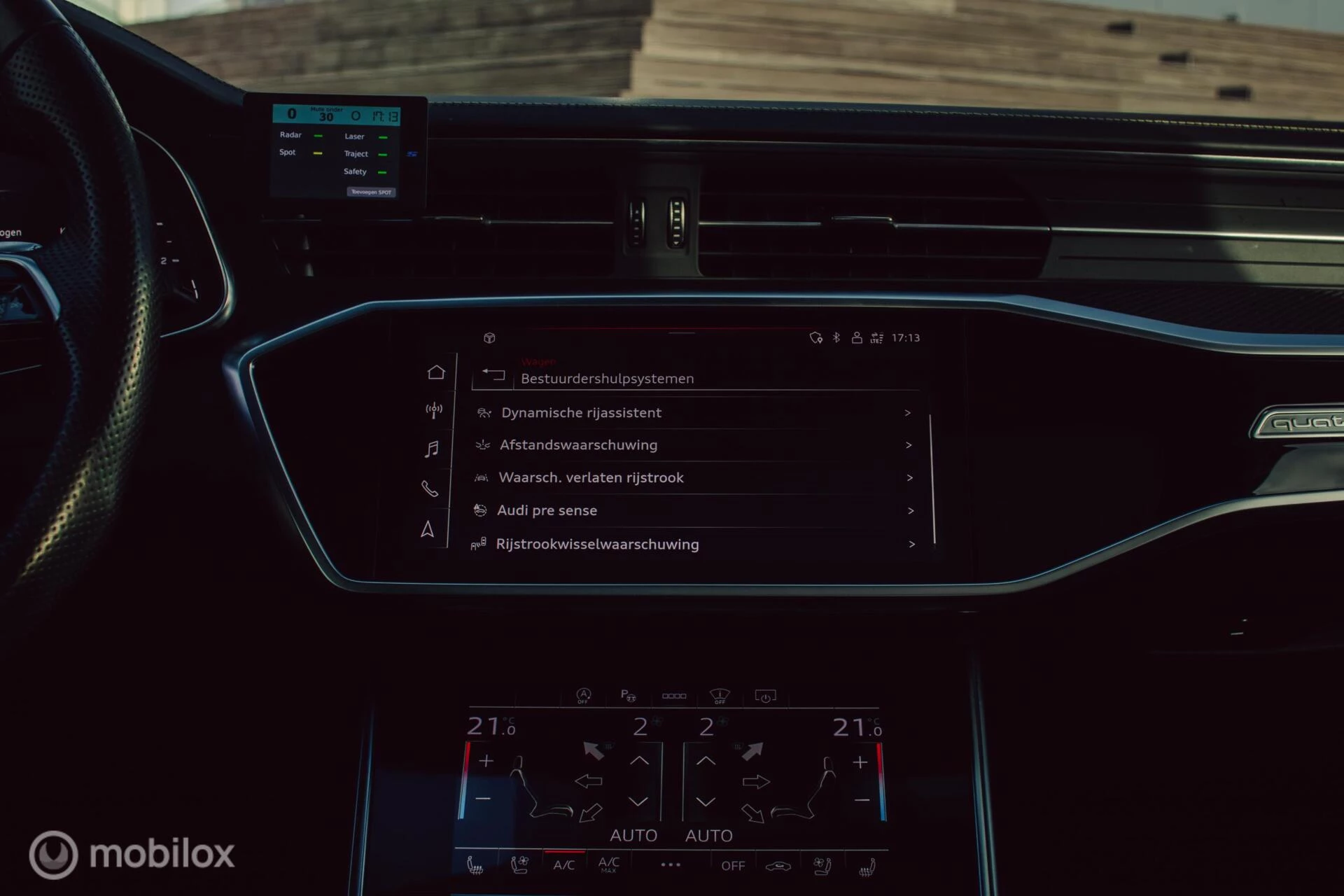The height and width of the screenshot is (896, 1344).
Task: Open navigation with the arrow icon
Action: coord(427,529)
